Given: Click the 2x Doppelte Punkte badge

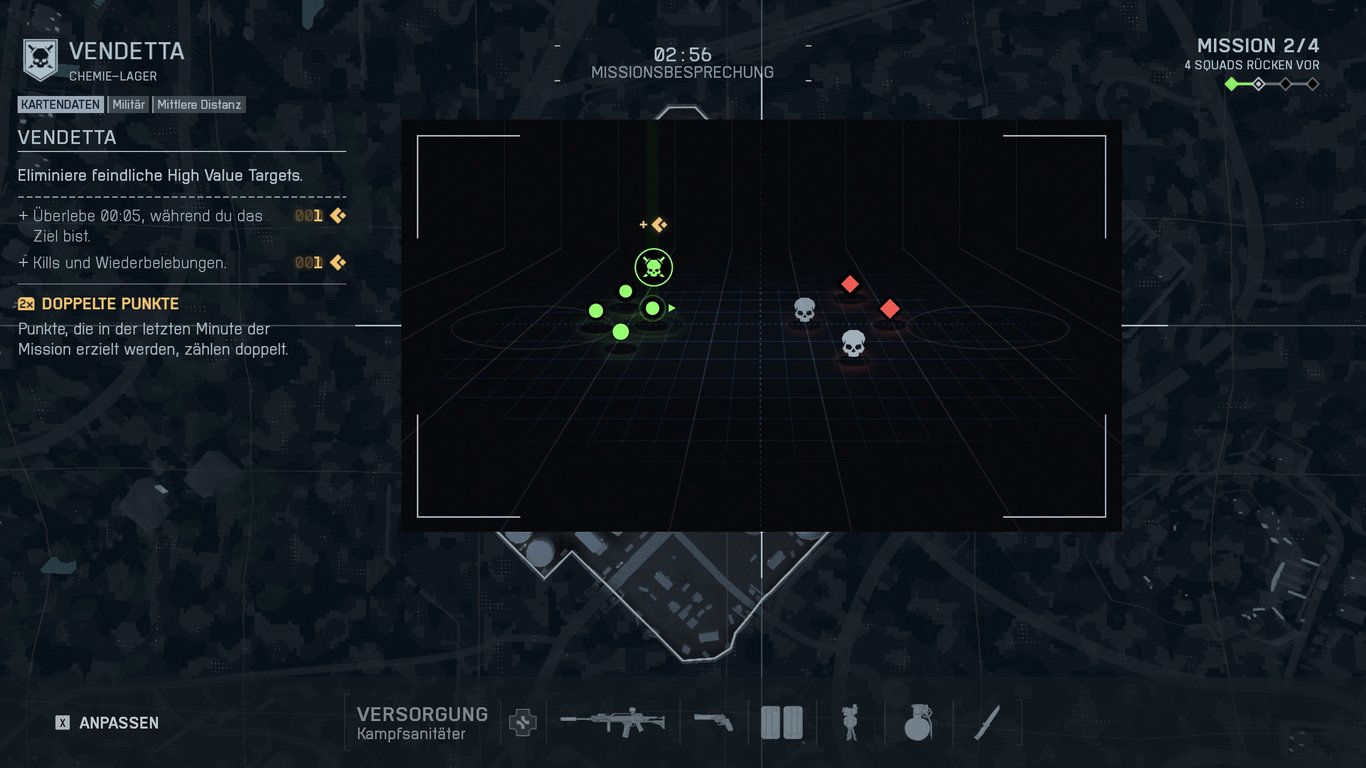Looking at the screenshot, I should [26, 304].
